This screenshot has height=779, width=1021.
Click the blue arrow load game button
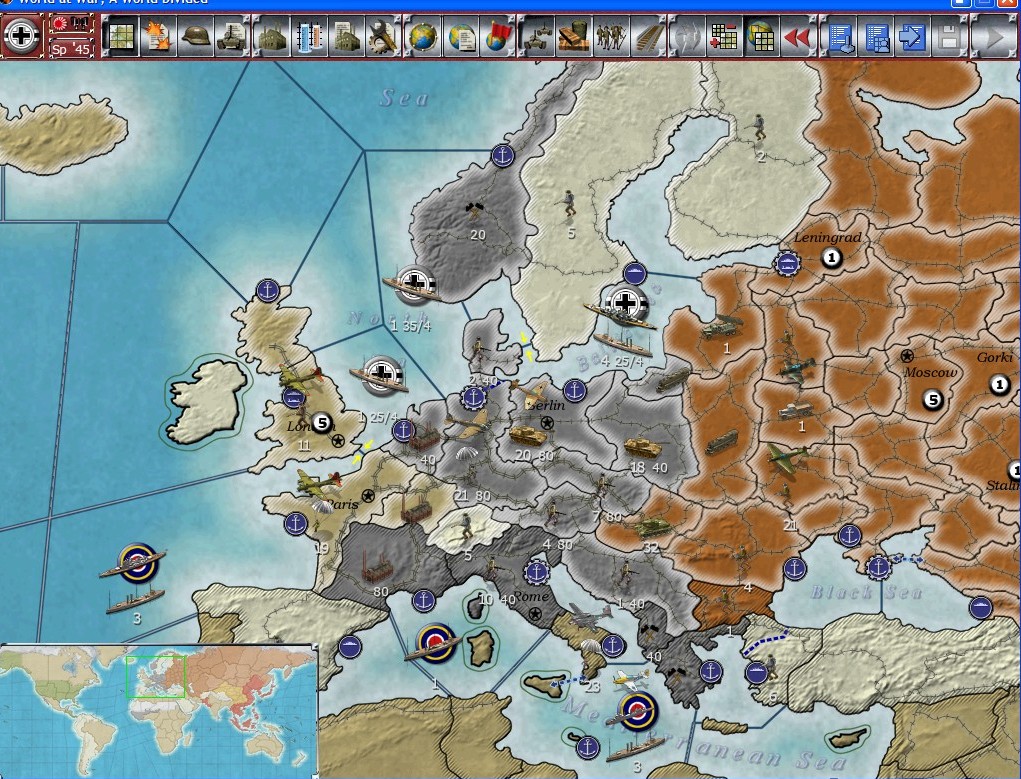[913, 37]
